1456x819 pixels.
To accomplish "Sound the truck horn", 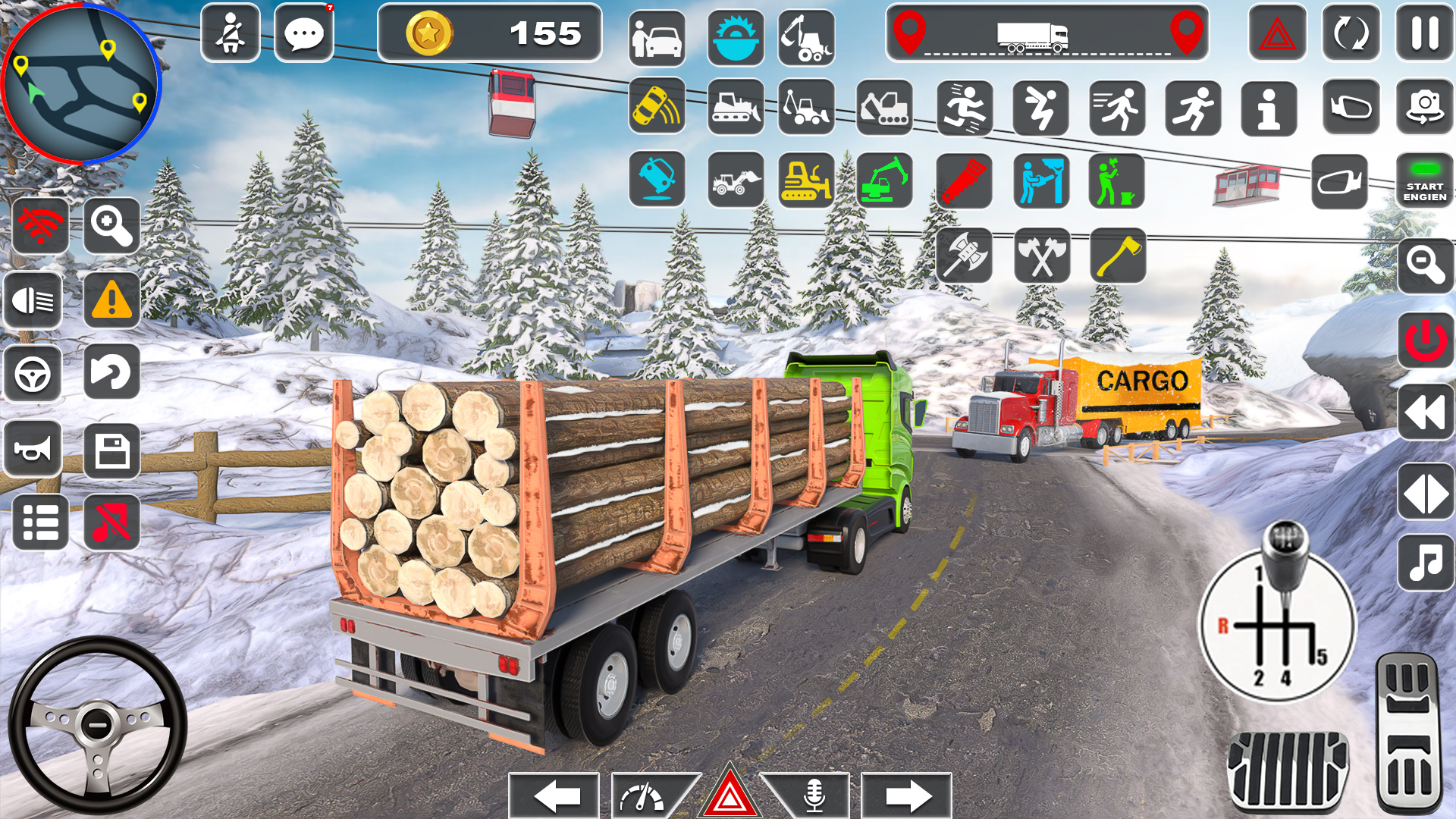I will 33,447.
